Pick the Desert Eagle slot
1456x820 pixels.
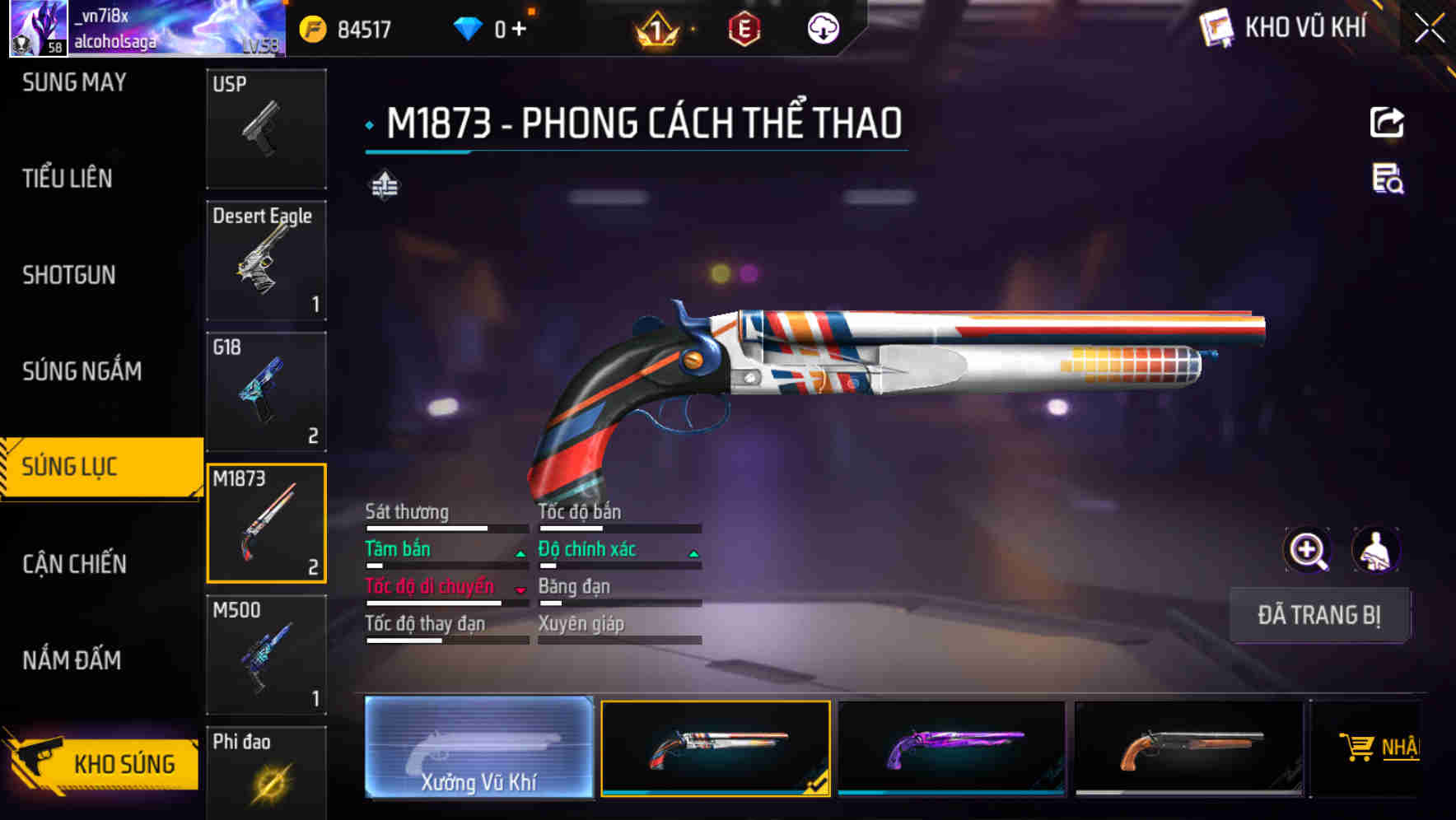click(x=266, y=260)
